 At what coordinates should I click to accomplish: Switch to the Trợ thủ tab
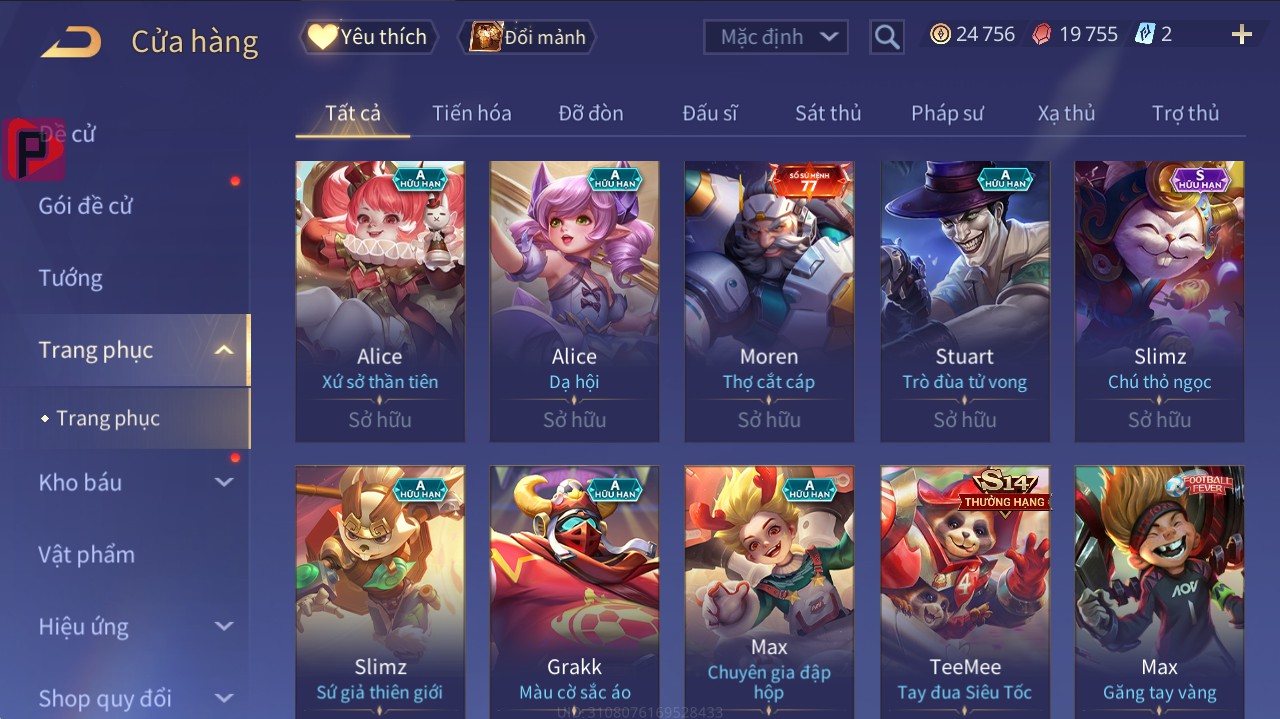click(x=1185, y=113)
